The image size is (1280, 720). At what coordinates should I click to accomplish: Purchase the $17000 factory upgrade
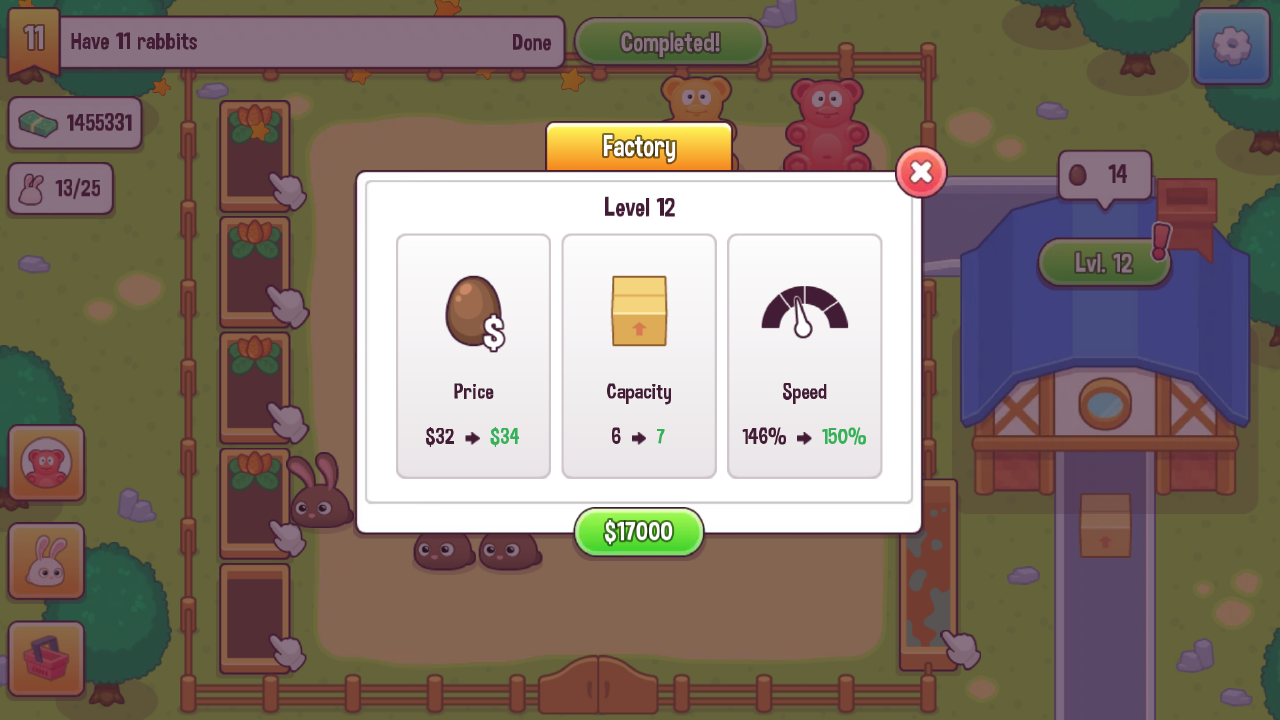639,531
